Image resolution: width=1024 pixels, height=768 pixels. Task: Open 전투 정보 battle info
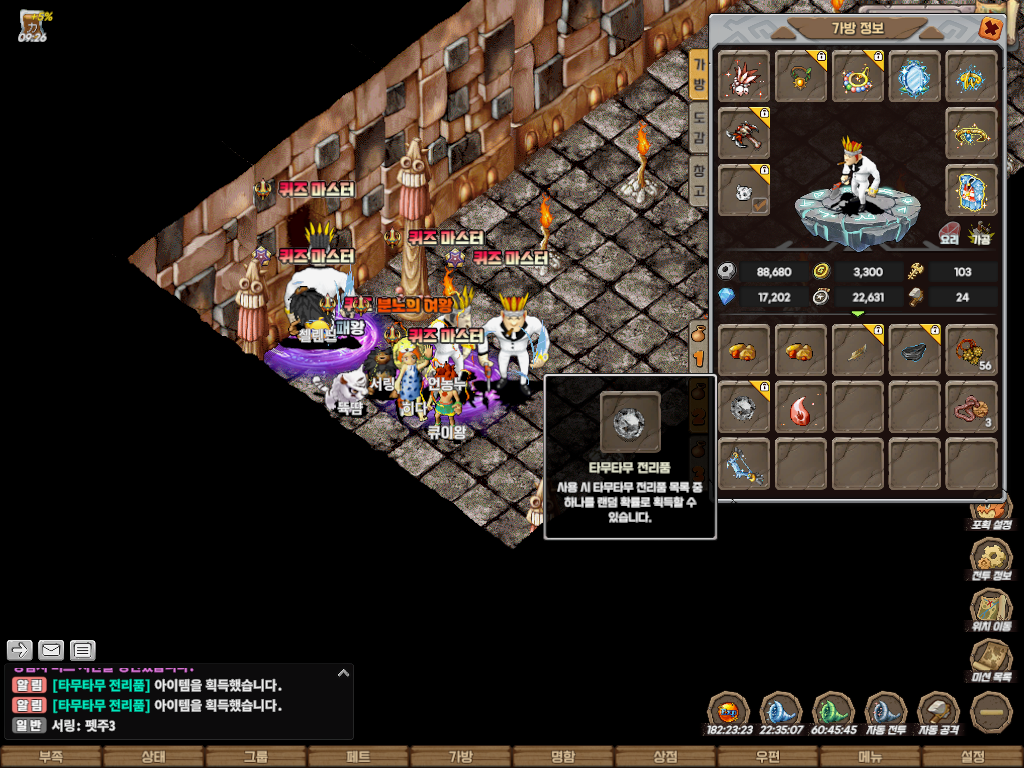click(x=991, y=562)
